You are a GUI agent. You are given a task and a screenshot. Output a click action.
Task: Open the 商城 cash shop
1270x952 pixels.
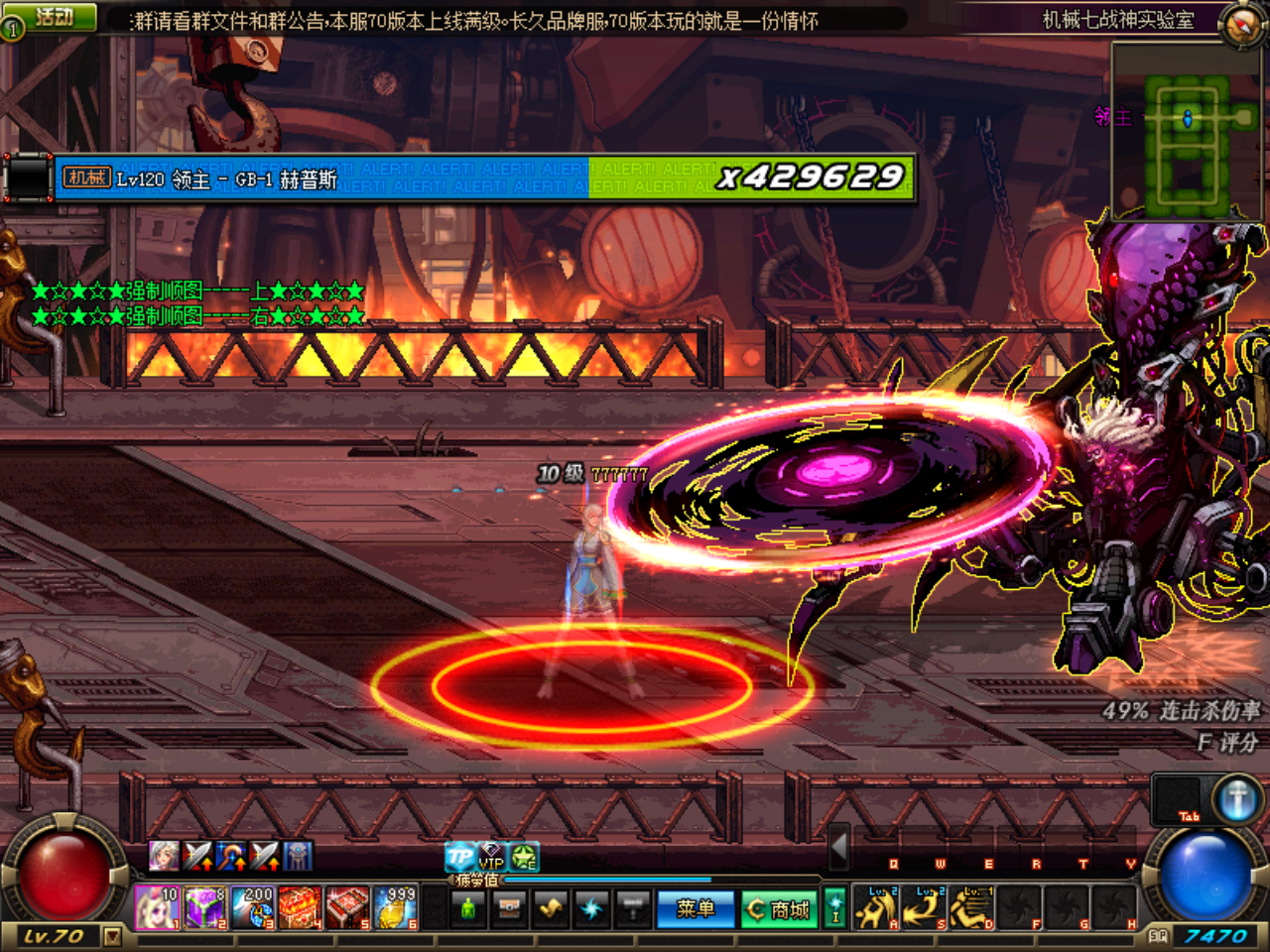click(x=780, y=907)
